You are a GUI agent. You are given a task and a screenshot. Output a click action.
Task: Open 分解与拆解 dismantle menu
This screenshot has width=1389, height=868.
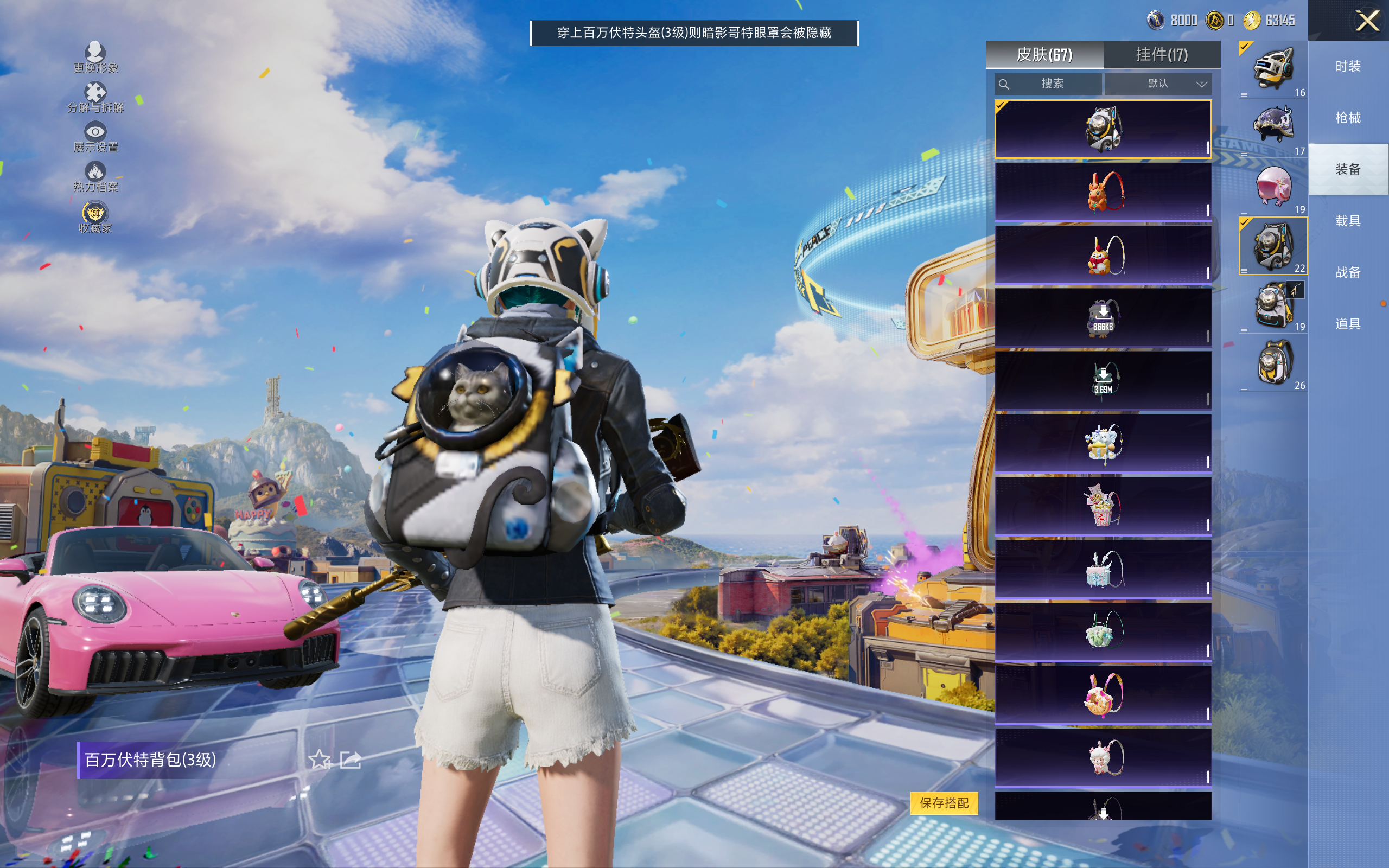pyautogui.click(x=95, y=97)
